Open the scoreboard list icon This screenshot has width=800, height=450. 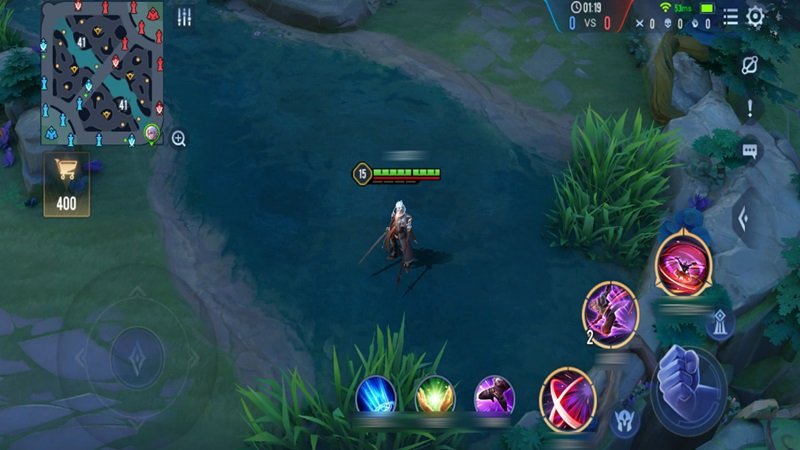pos(731,17)
